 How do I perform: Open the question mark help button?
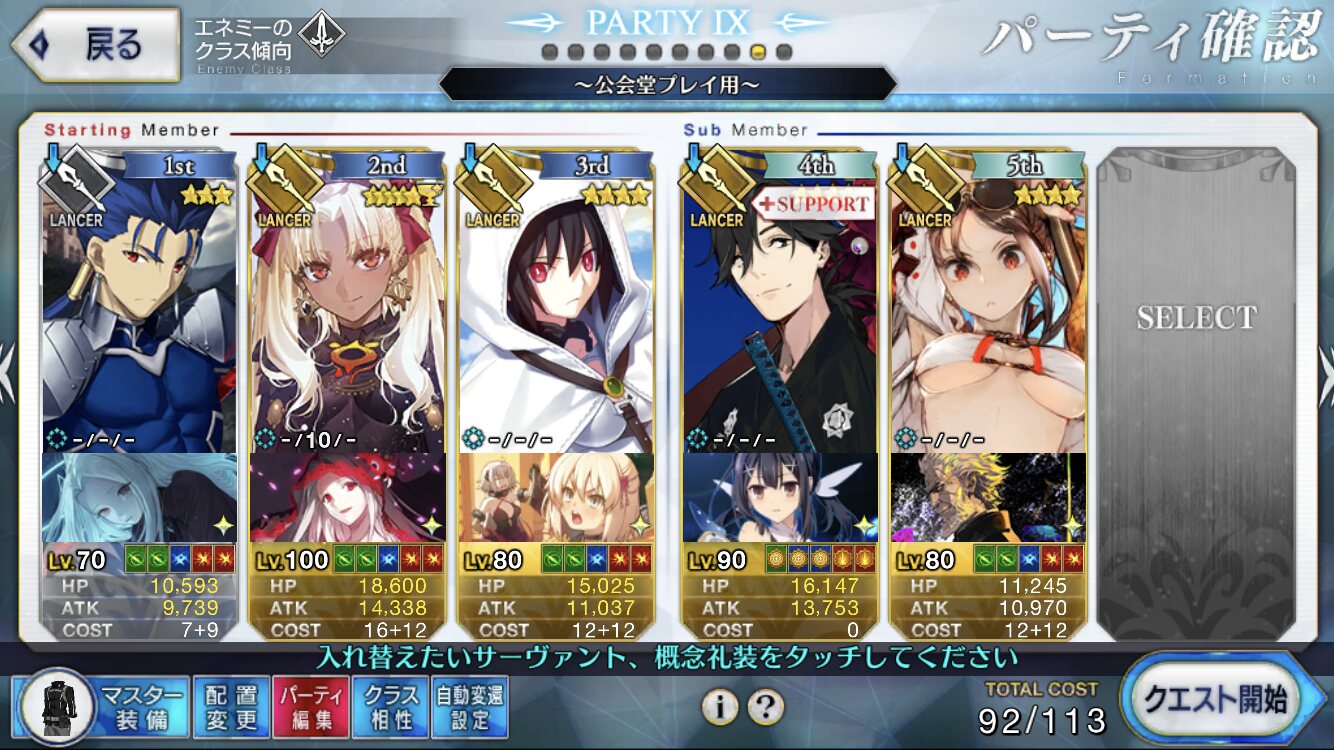pos(765,707)
